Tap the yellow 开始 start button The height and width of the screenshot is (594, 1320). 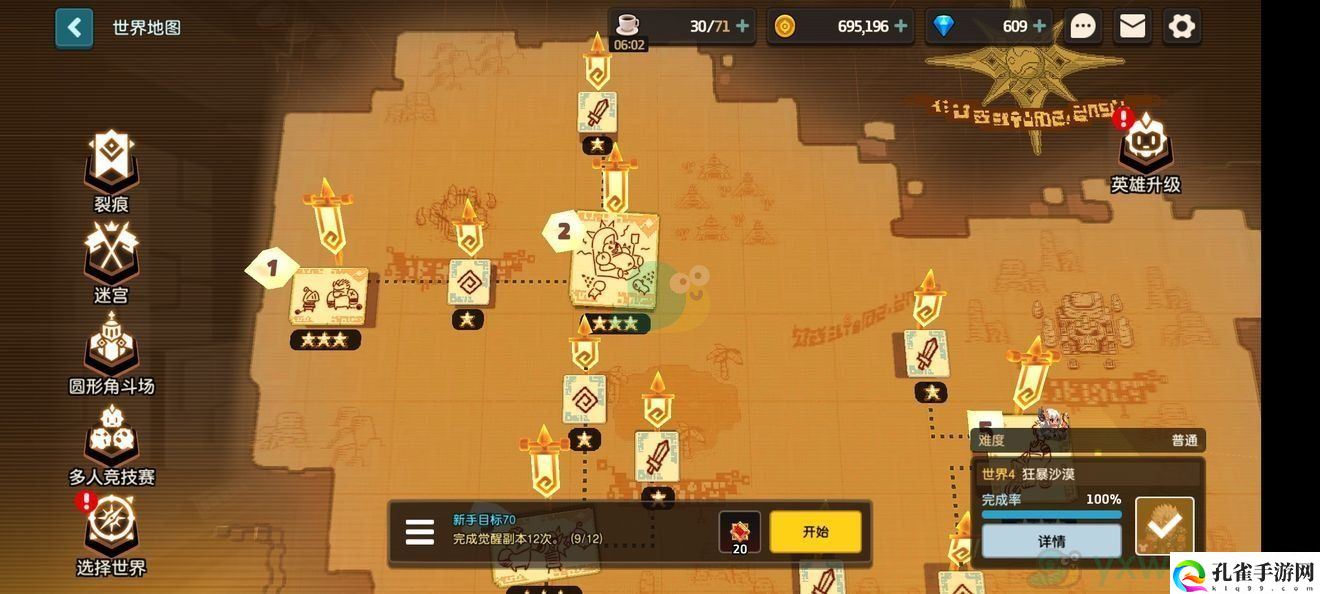[815, 532]
